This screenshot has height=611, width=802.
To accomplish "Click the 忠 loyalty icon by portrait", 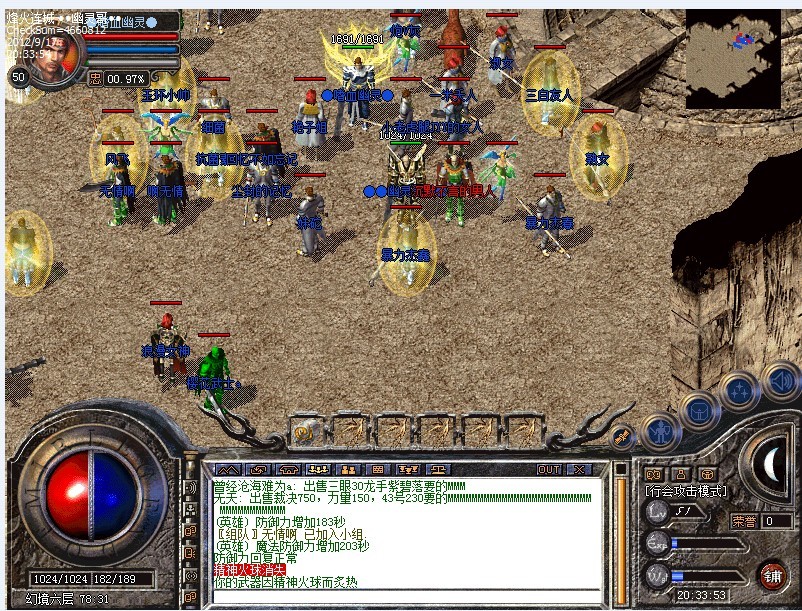I will click(95, 78).
